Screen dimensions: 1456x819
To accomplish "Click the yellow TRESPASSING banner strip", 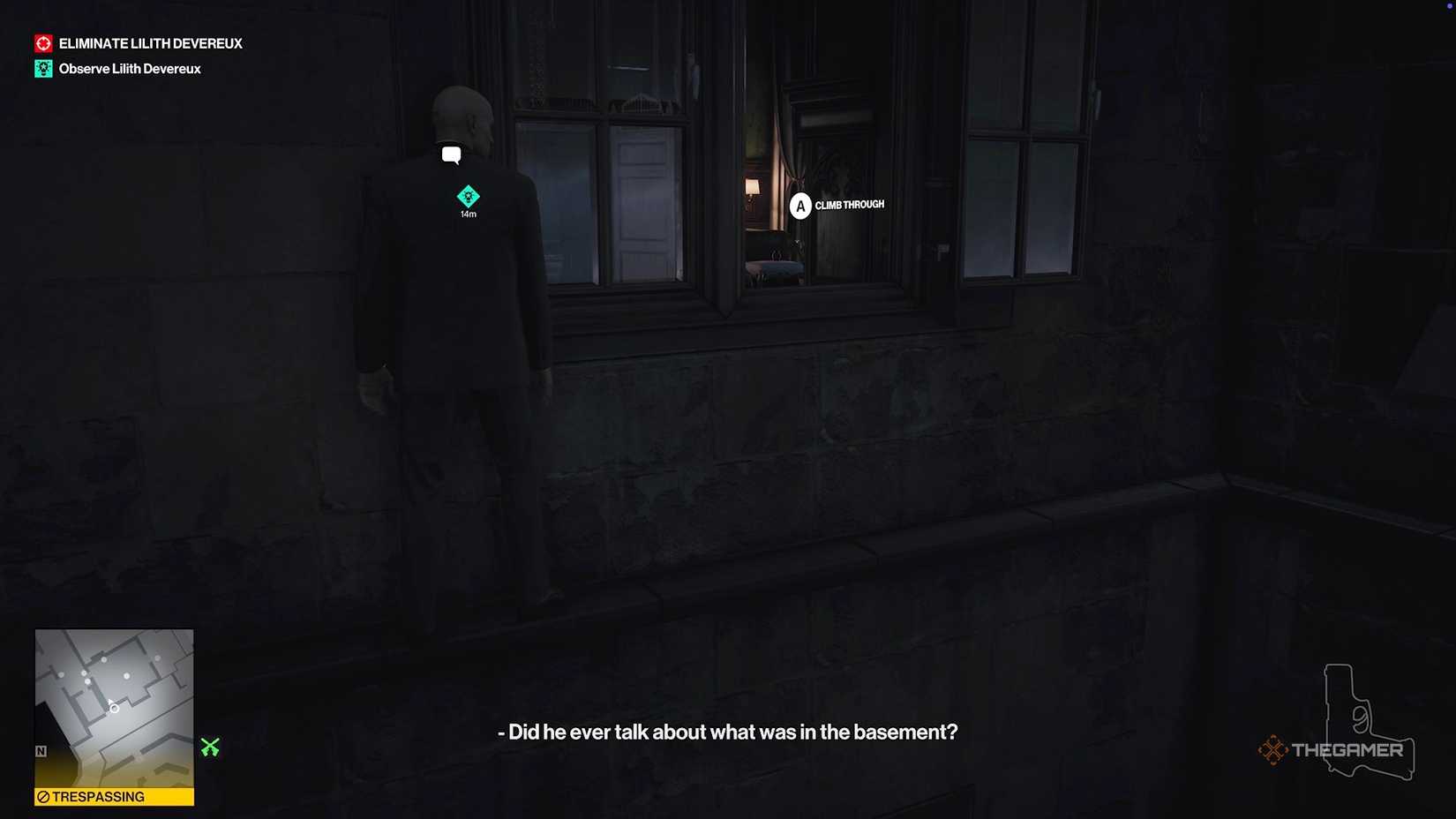I will pyautogui.click(x=114, y=797).
